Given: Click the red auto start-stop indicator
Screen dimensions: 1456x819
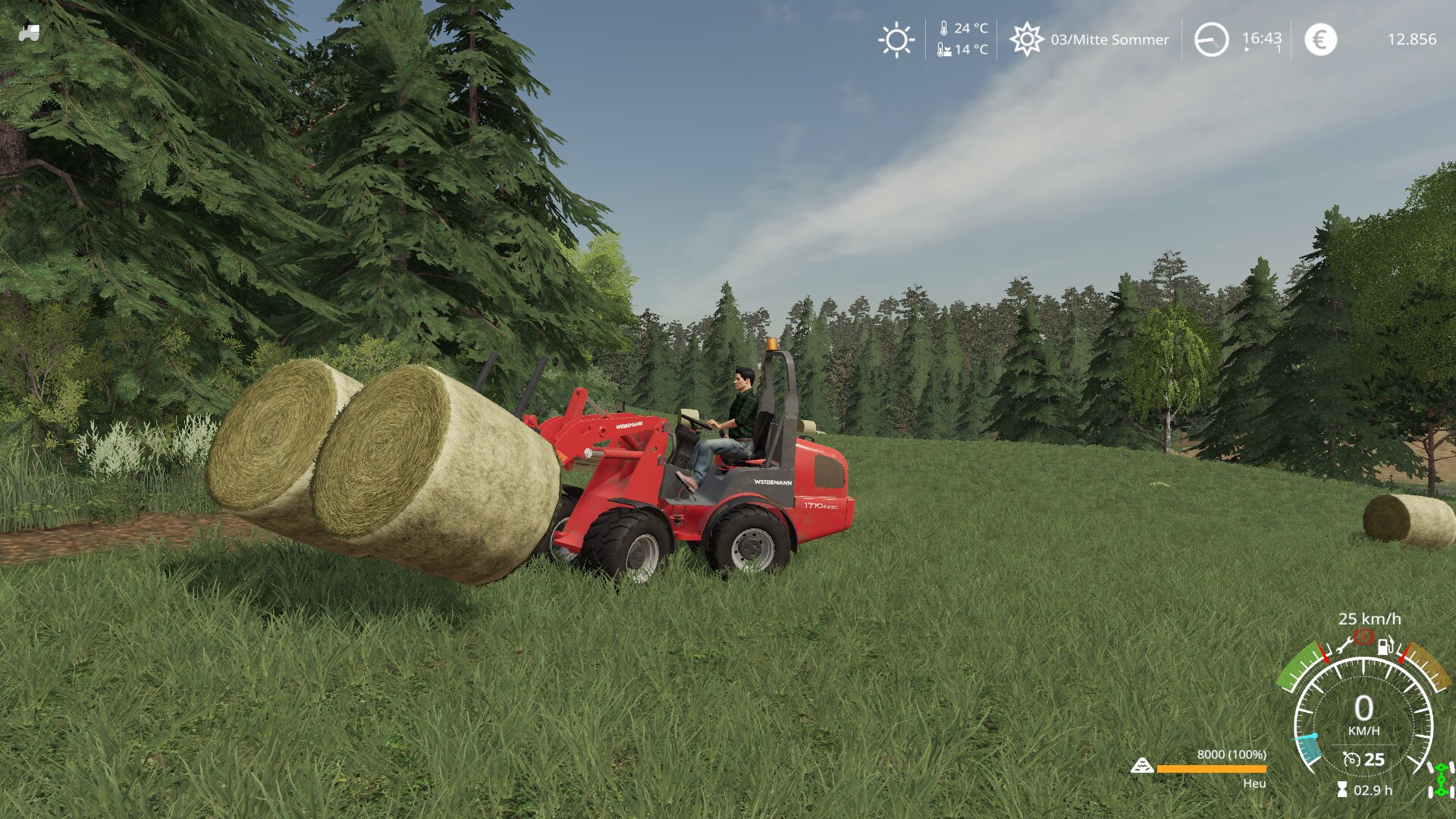Looking at the screenshot, I should click(x=1364, y=636).
